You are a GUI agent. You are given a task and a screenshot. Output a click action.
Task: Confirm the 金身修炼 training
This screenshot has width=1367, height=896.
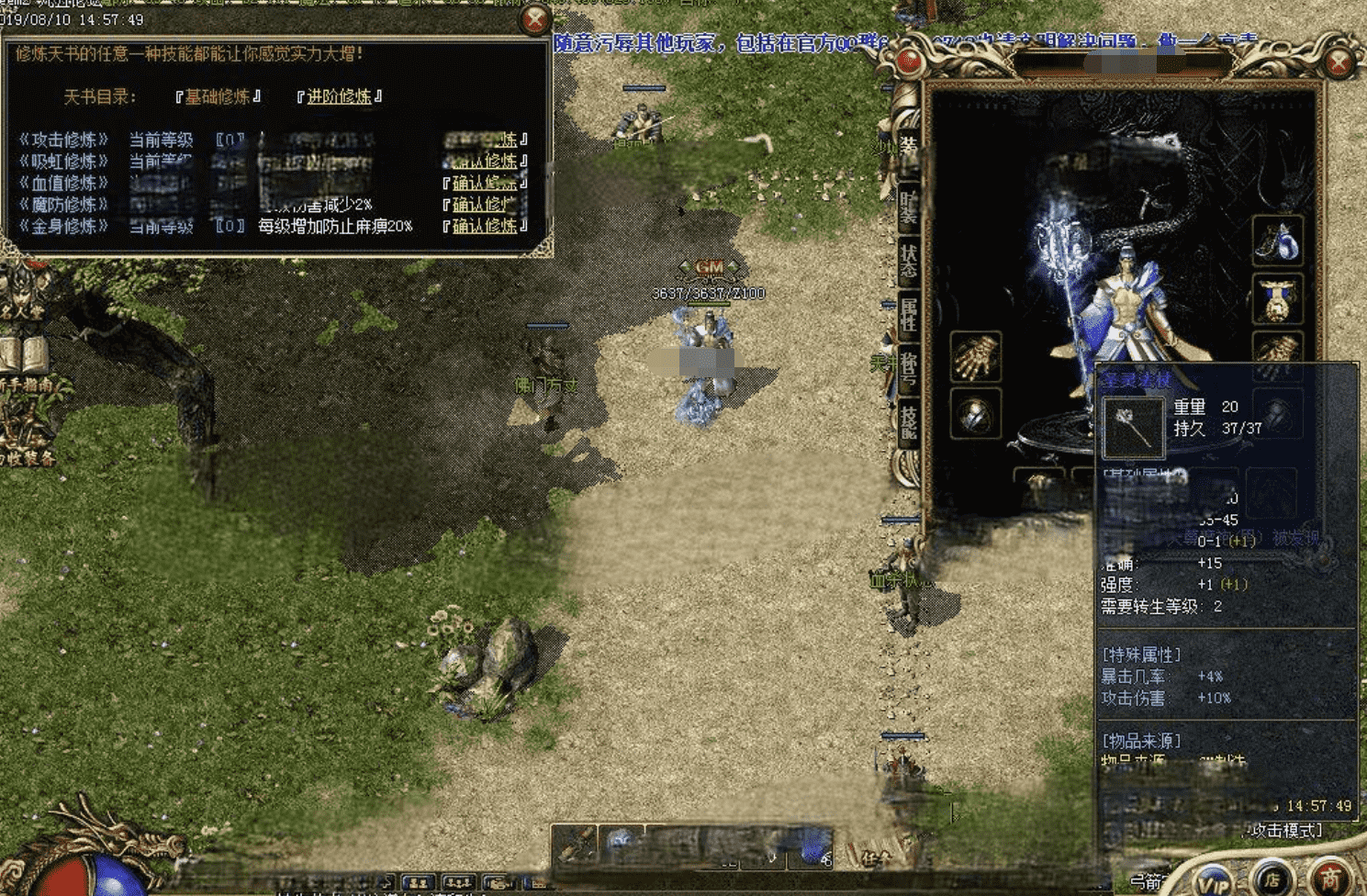tap(484, 226)
